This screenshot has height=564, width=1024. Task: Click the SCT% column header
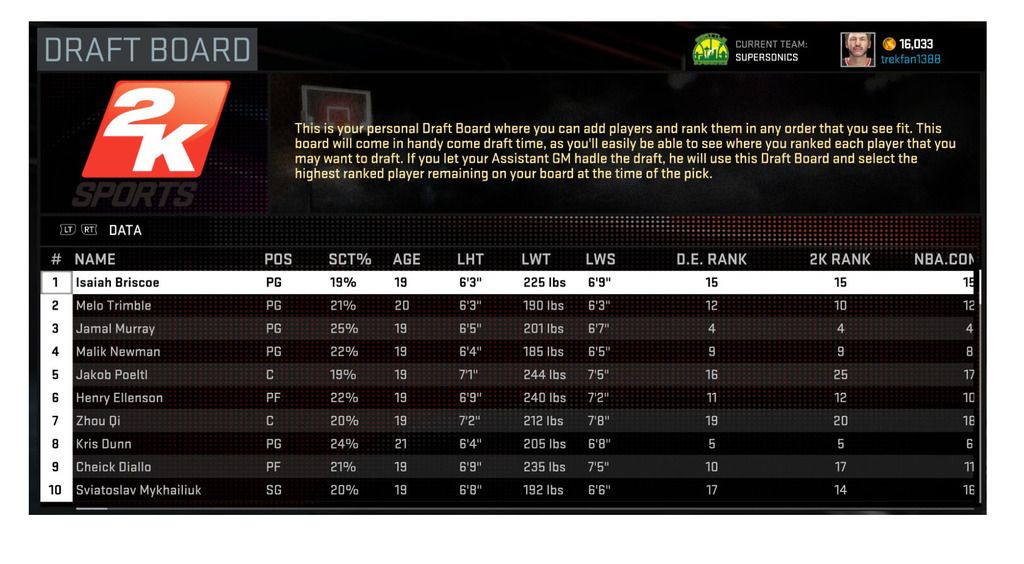pyautogui.click(x=349, y=259)
